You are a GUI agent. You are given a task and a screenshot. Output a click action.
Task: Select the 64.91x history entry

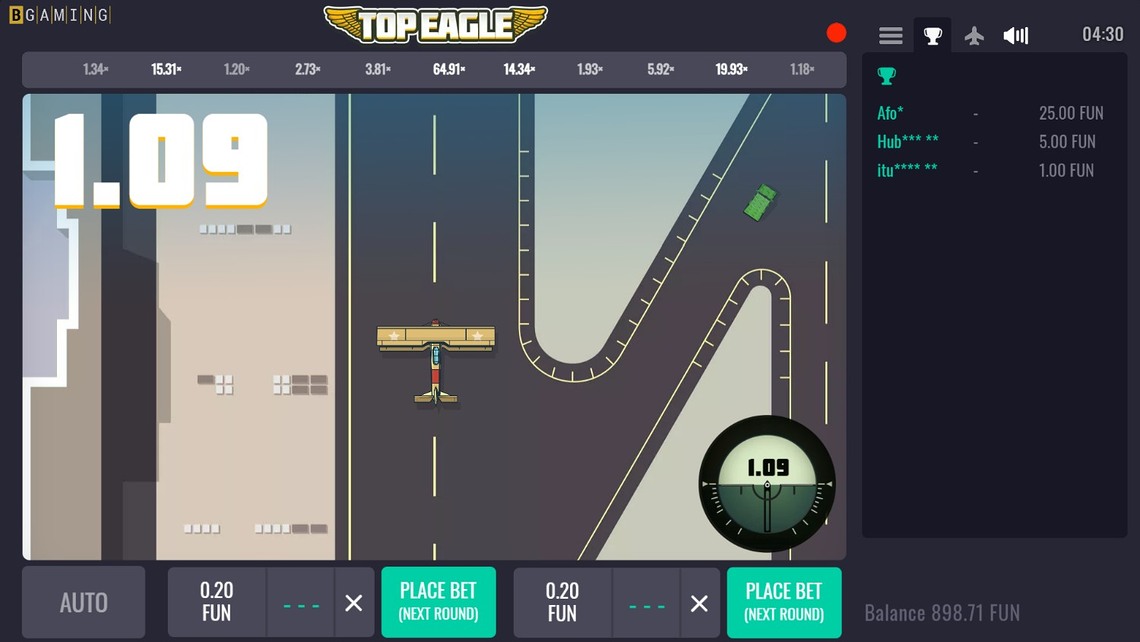coord(449,70)
